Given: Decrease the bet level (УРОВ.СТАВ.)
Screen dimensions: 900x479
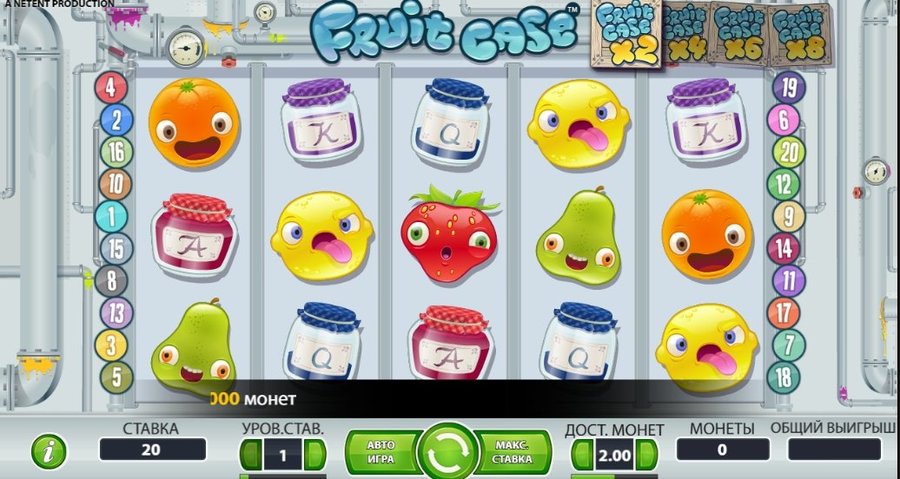Looking at the screenshot, I should tap(250, 455).
